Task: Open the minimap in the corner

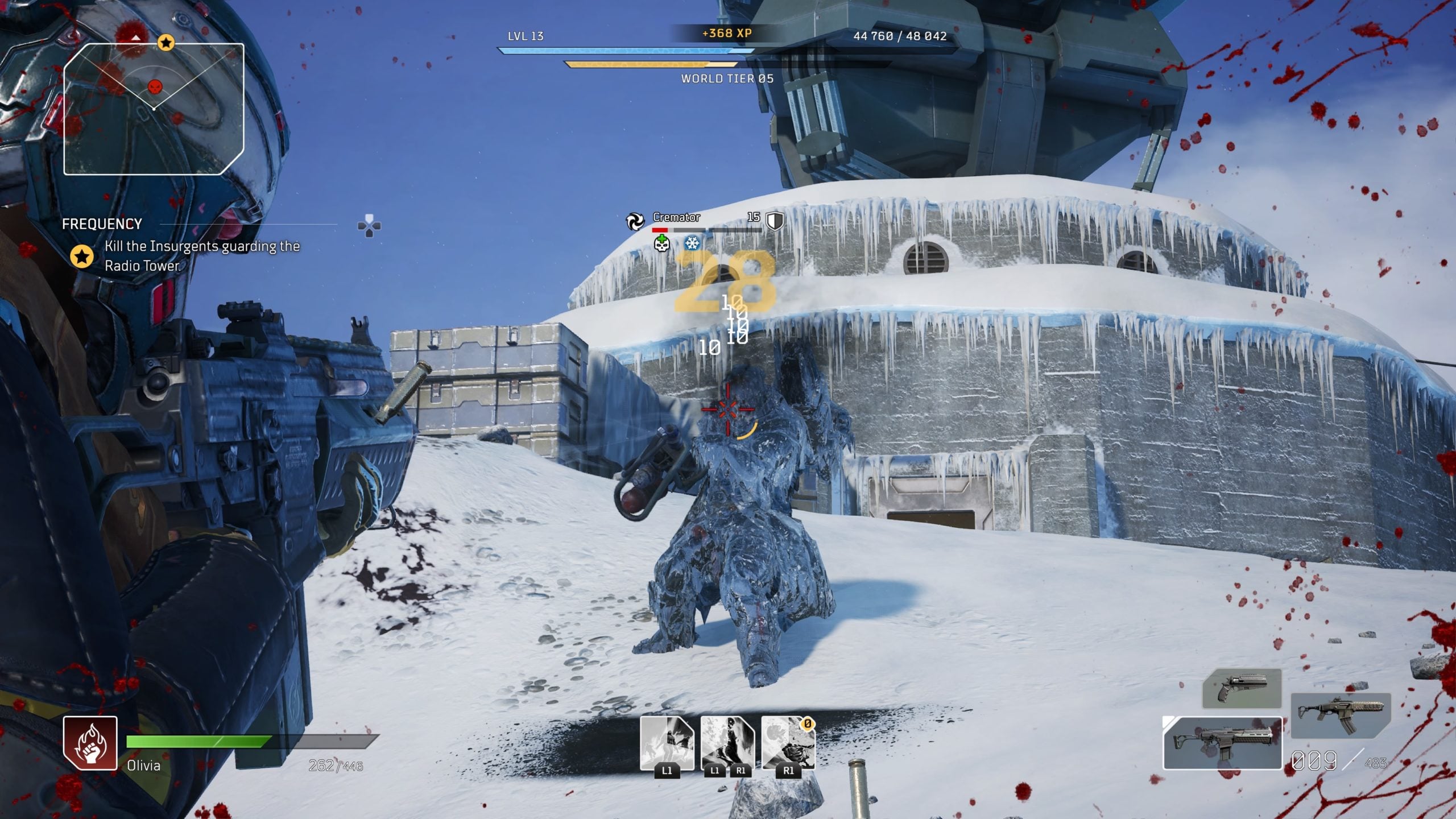Action: pyautogui.click(x=154, y=109)
